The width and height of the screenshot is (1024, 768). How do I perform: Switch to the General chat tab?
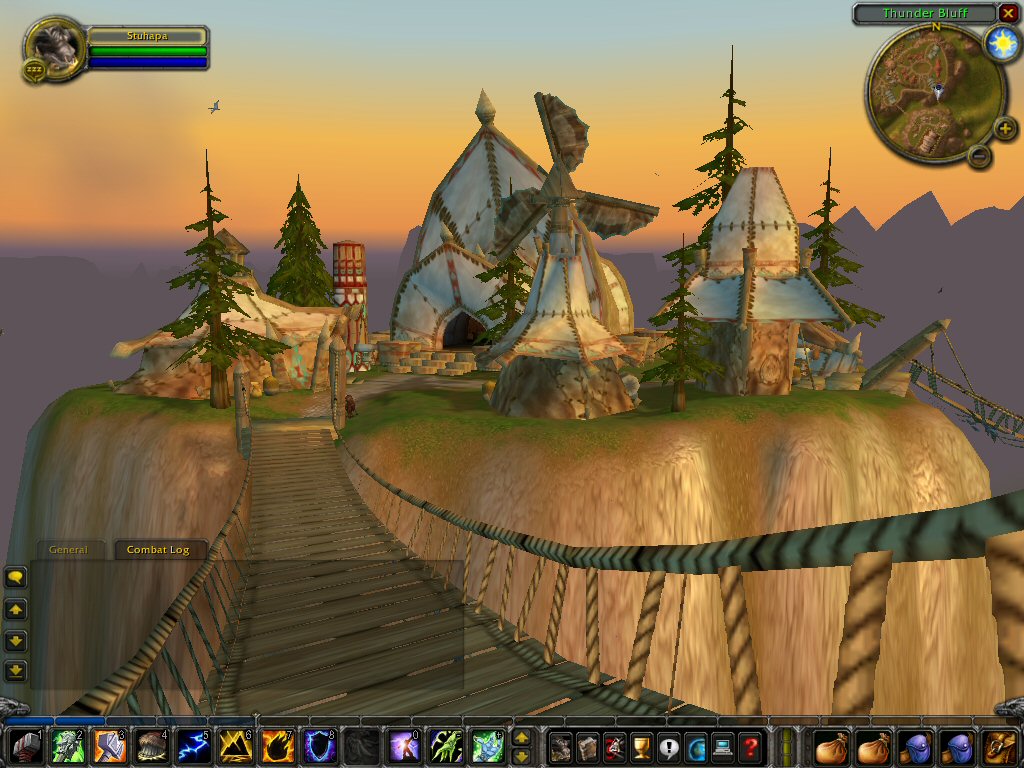click(x=69, y=550)
